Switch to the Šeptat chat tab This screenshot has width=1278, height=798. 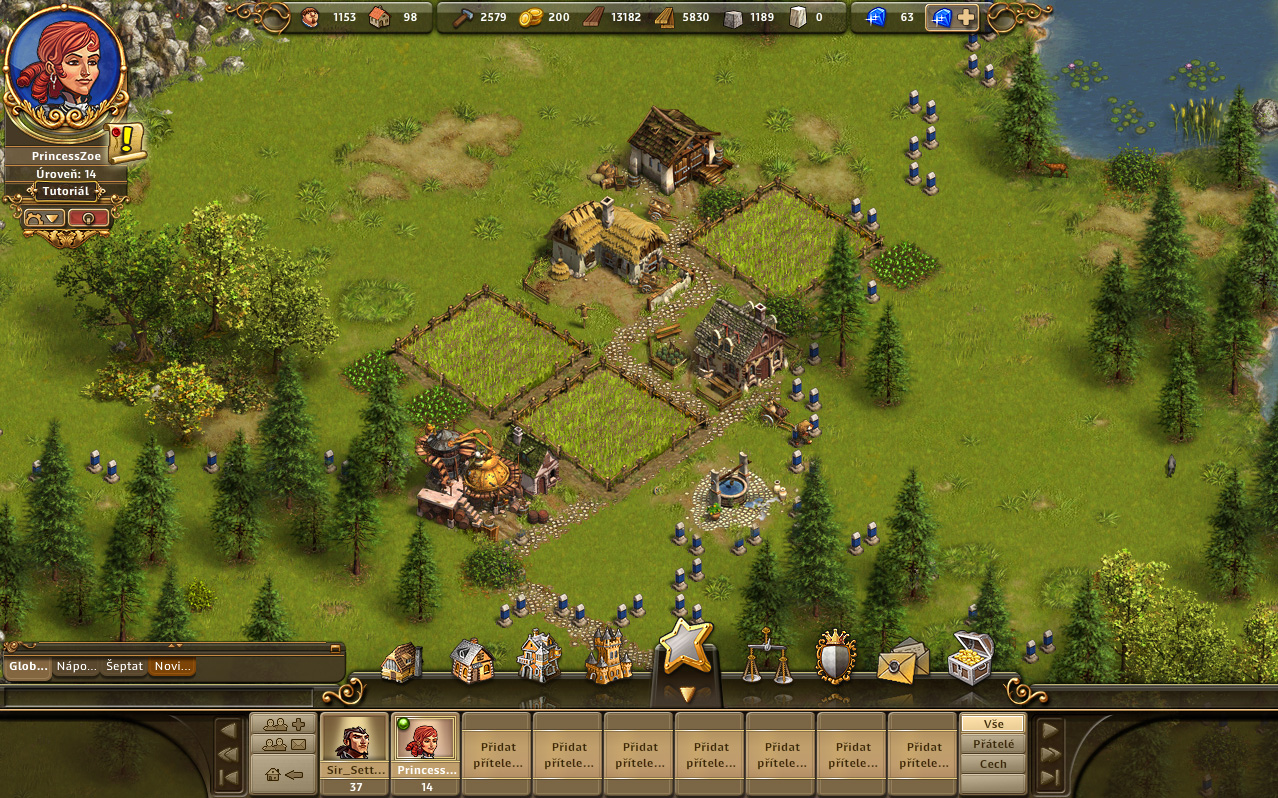click(124, 666)
